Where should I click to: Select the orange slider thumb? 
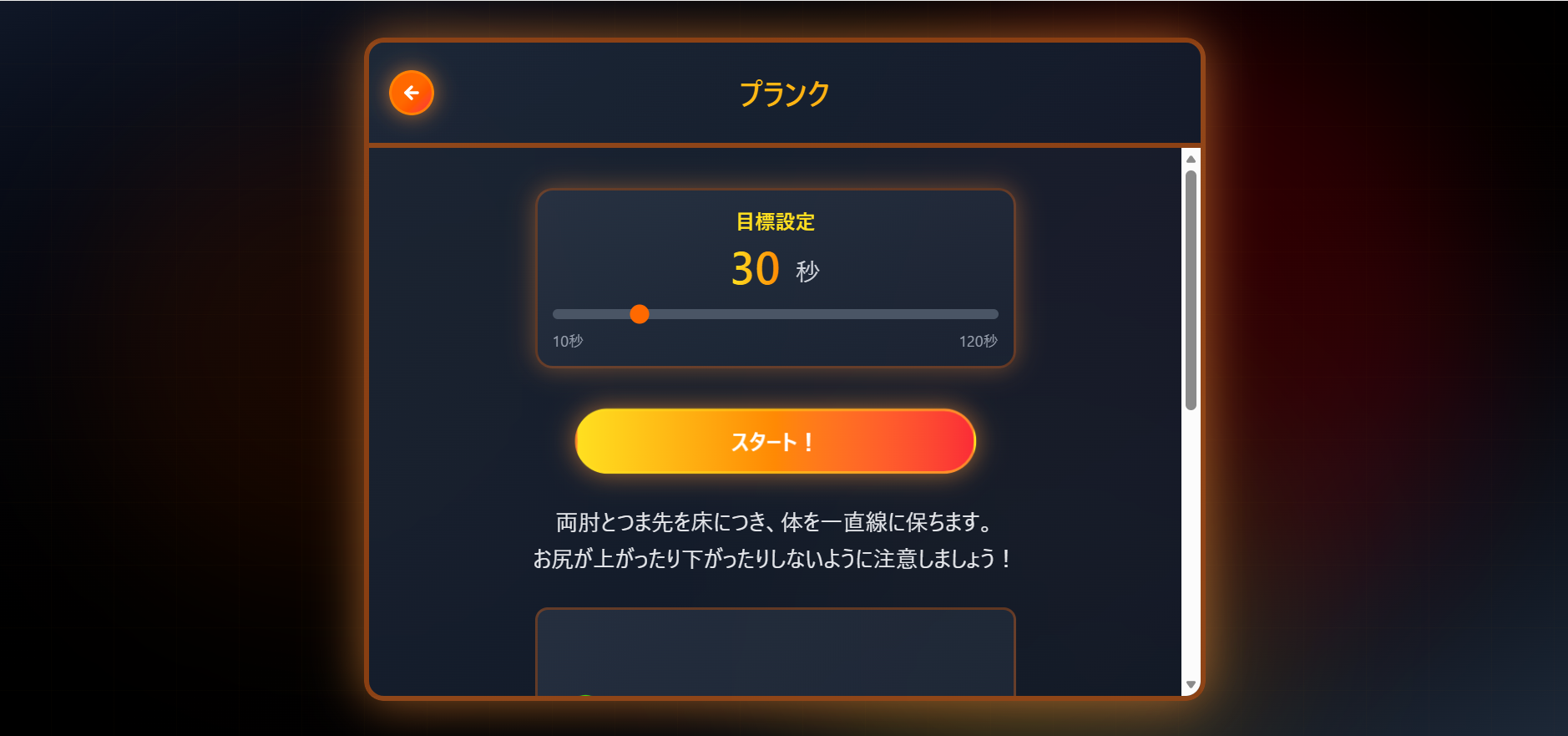[640, 314]
